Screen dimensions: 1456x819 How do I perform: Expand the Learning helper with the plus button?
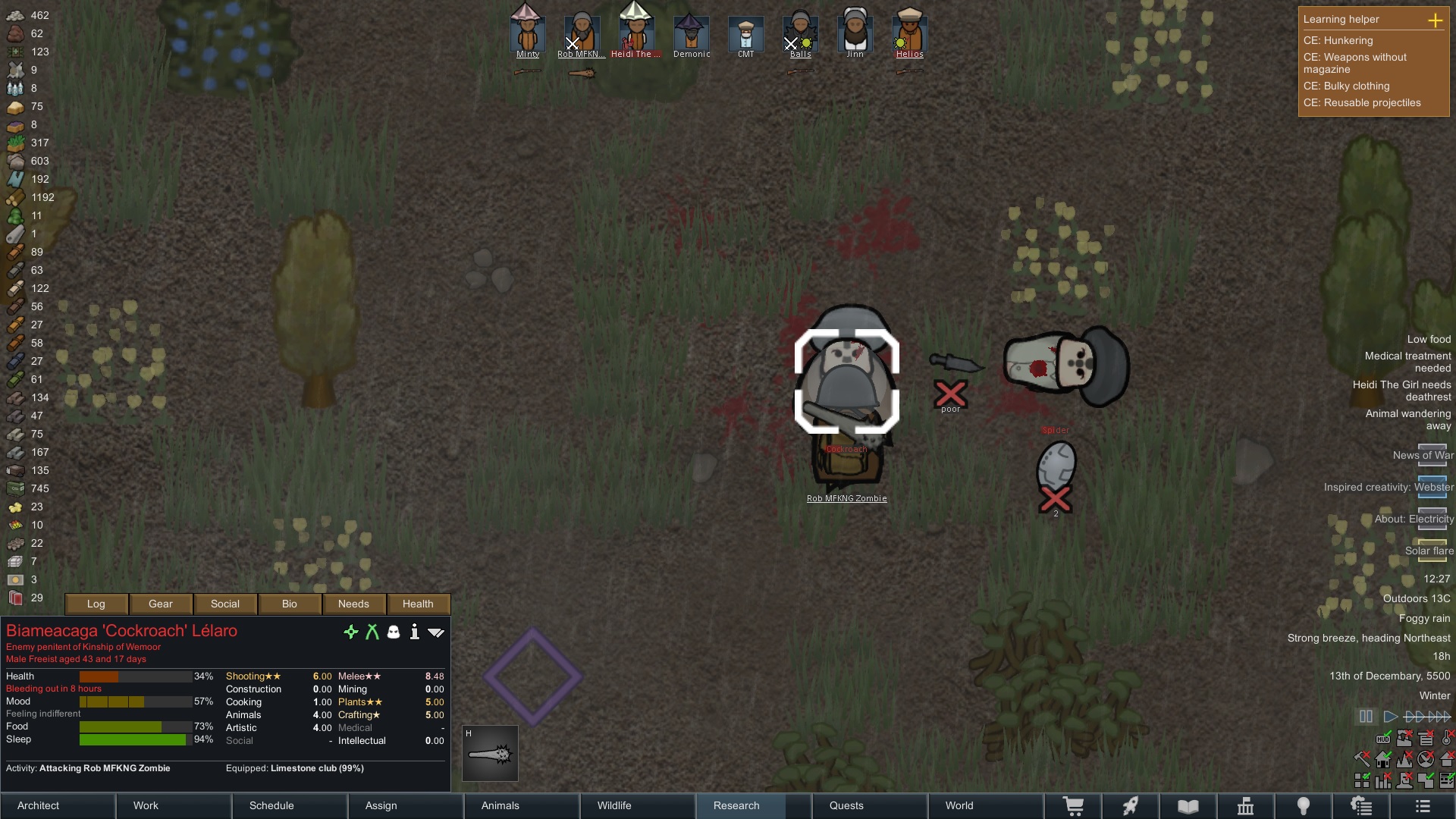tap(1437, 20)
